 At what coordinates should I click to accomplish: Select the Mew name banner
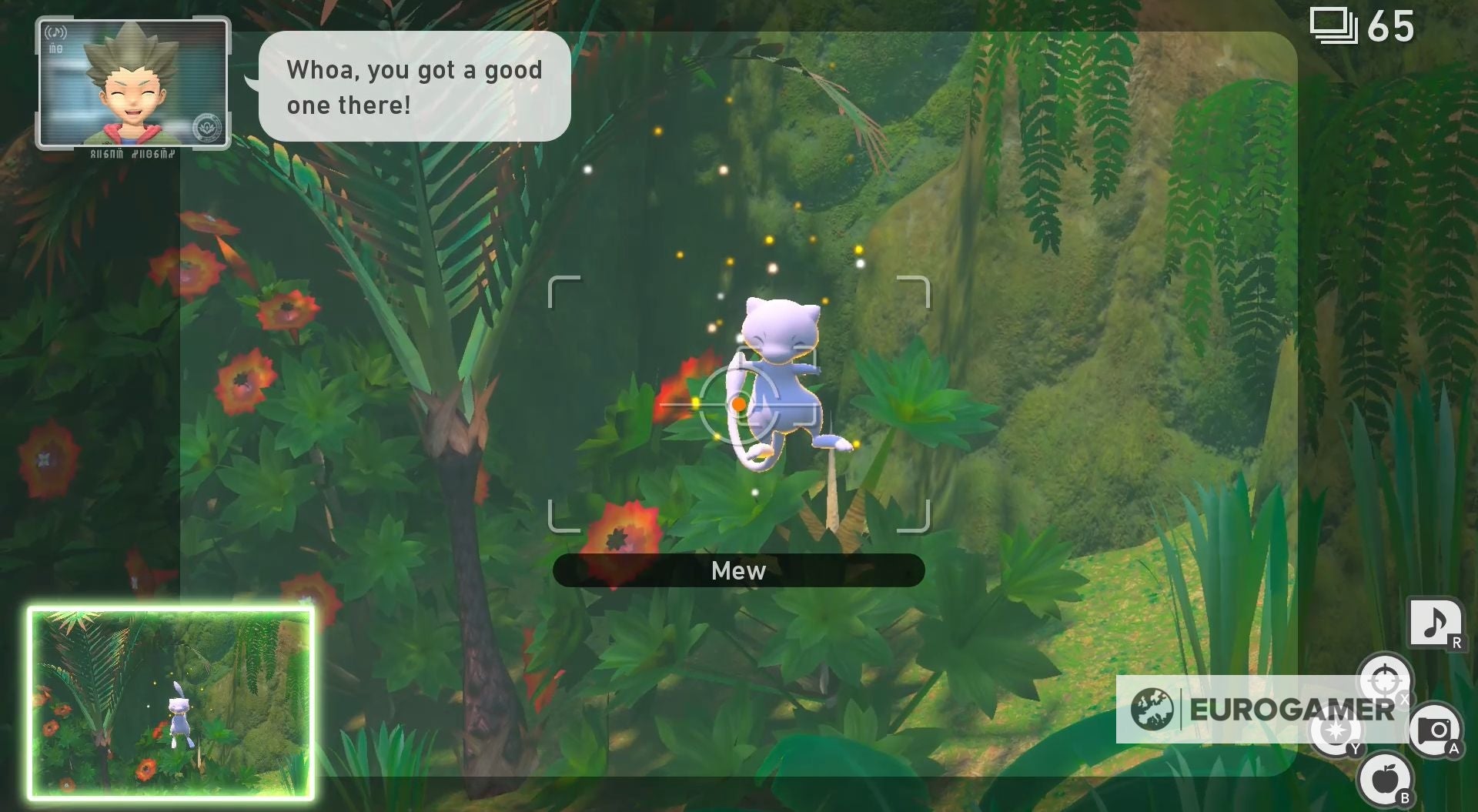tap(738, 570)
